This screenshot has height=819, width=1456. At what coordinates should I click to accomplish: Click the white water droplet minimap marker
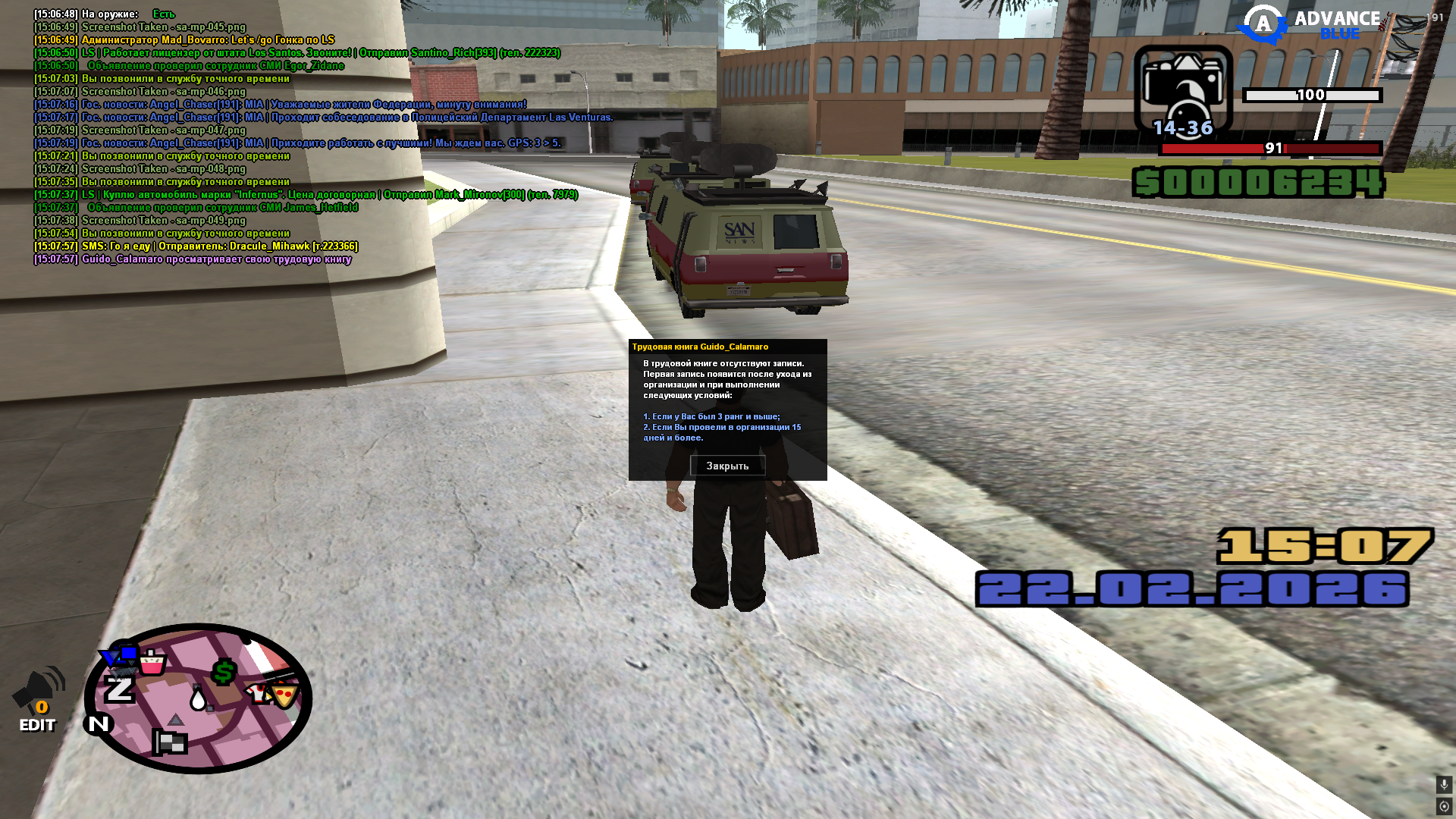(x=198, y=700)
